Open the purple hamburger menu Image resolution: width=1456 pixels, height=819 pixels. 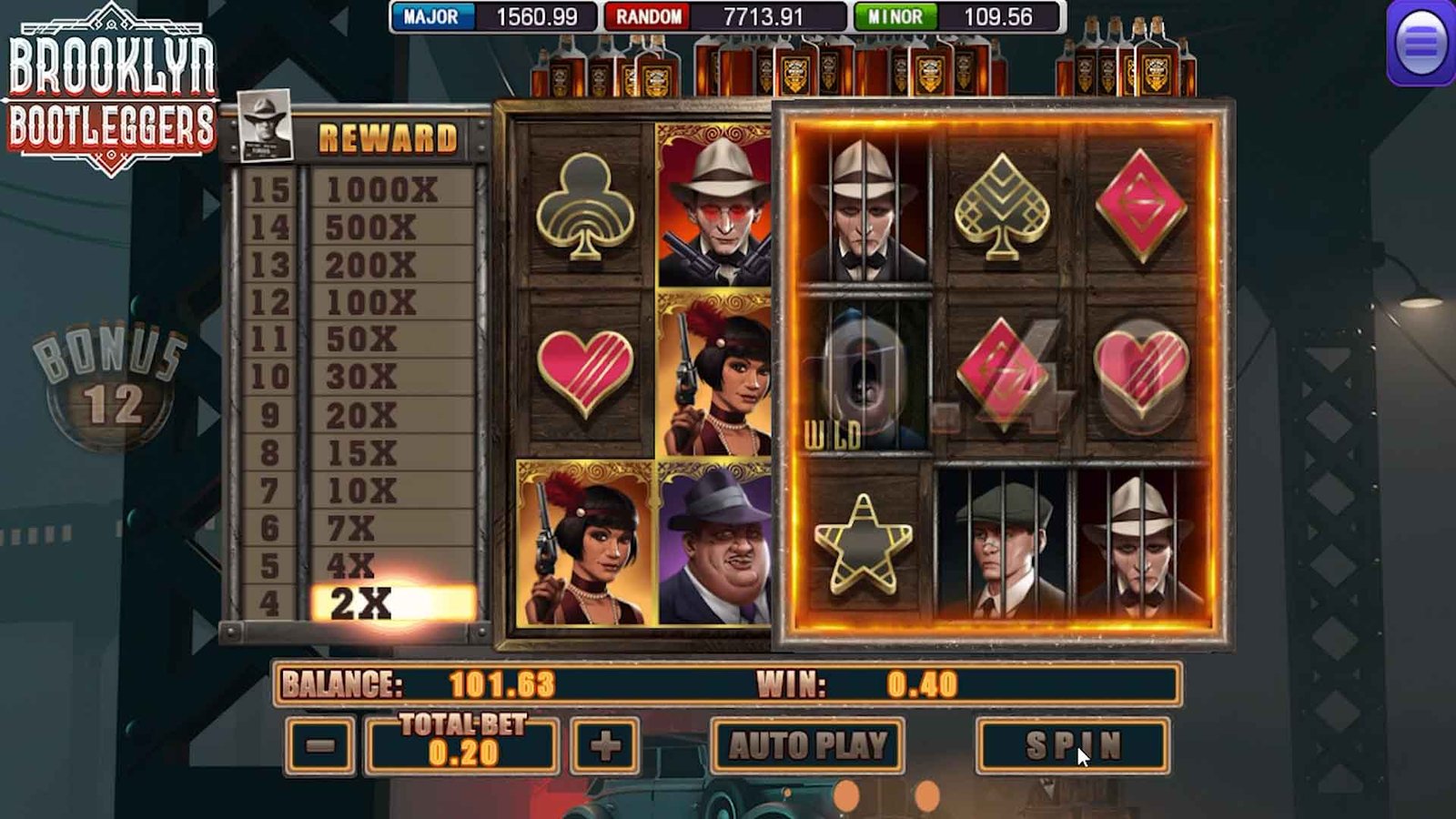[1421, 43]
